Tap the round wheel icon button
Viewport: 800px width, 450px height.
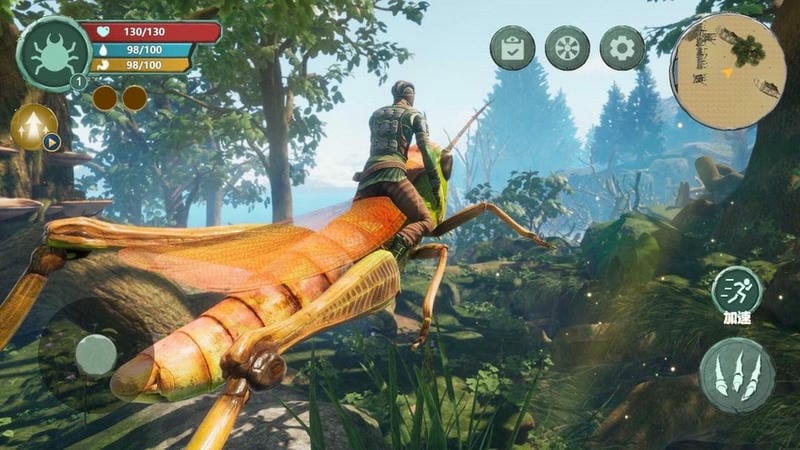click(x=567, y=48)
